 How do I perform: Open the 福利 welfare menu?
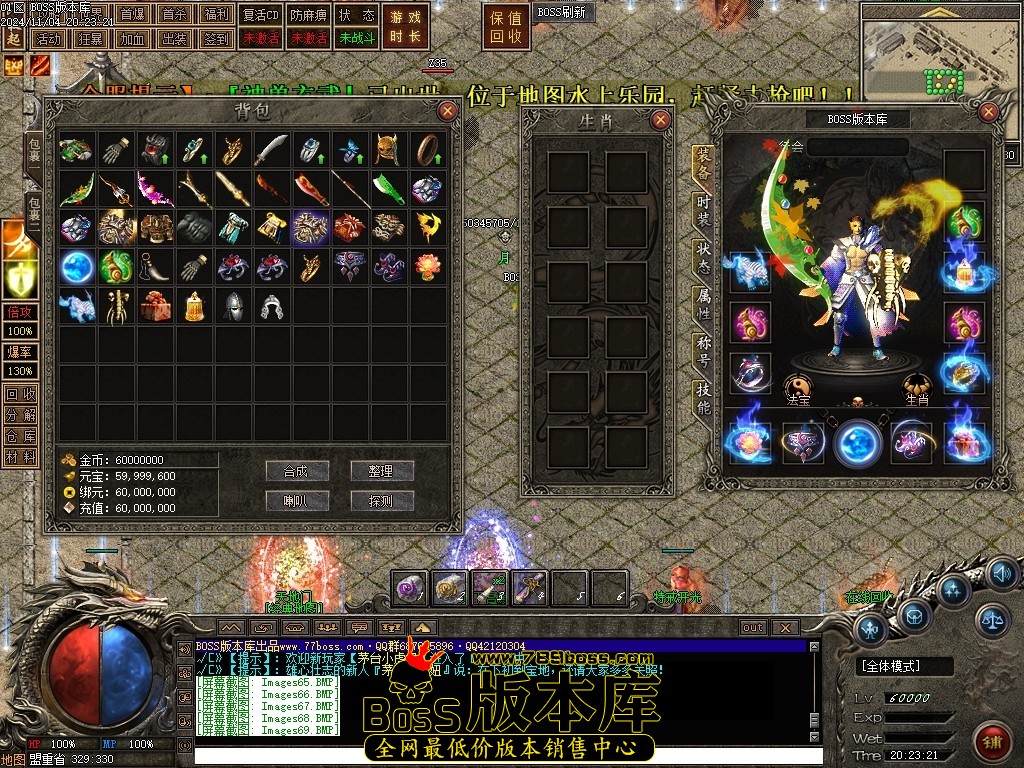tap(216, 15)
